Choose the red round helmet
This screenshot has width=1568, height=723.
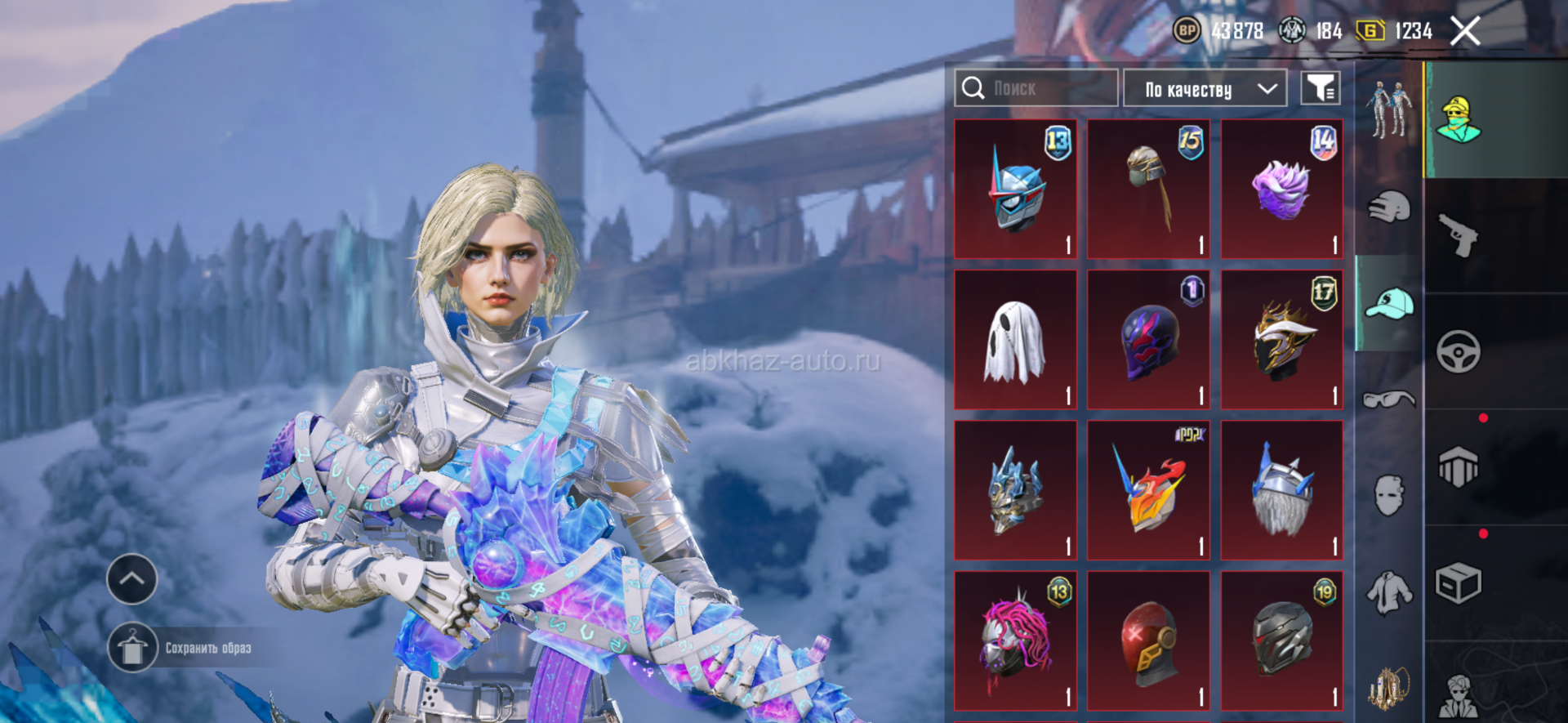click(1148, 641)
